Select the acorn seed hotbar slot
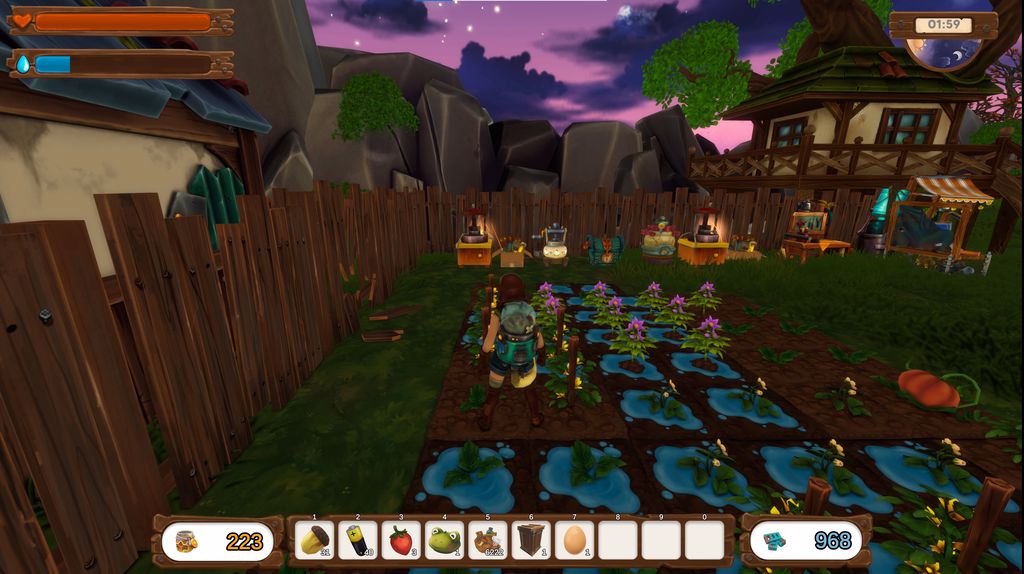The width and height of the screenshot is (1024, 574). tap(316, 541)
